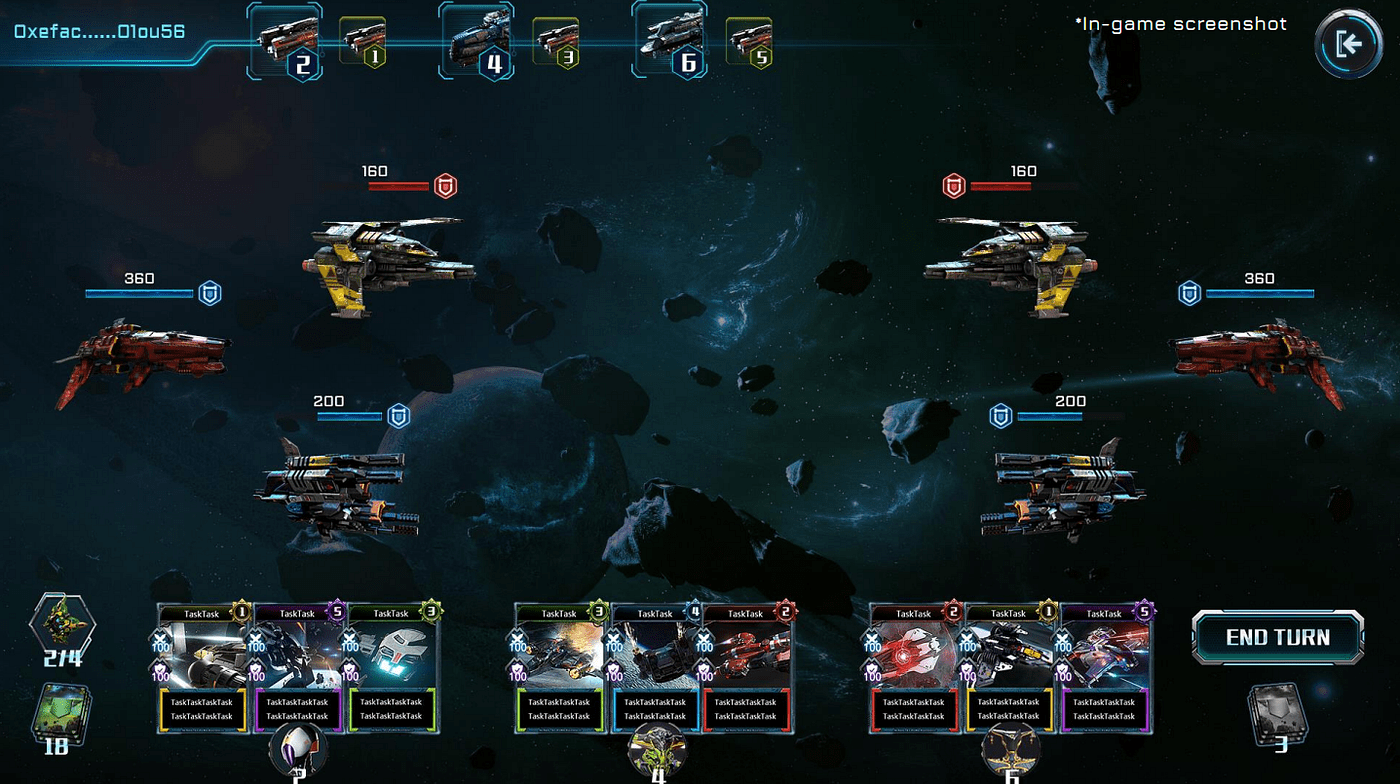Open the grey discard pile showing 3
The height and width of the screenshot is (784, 1400).
click(1279, 713)
